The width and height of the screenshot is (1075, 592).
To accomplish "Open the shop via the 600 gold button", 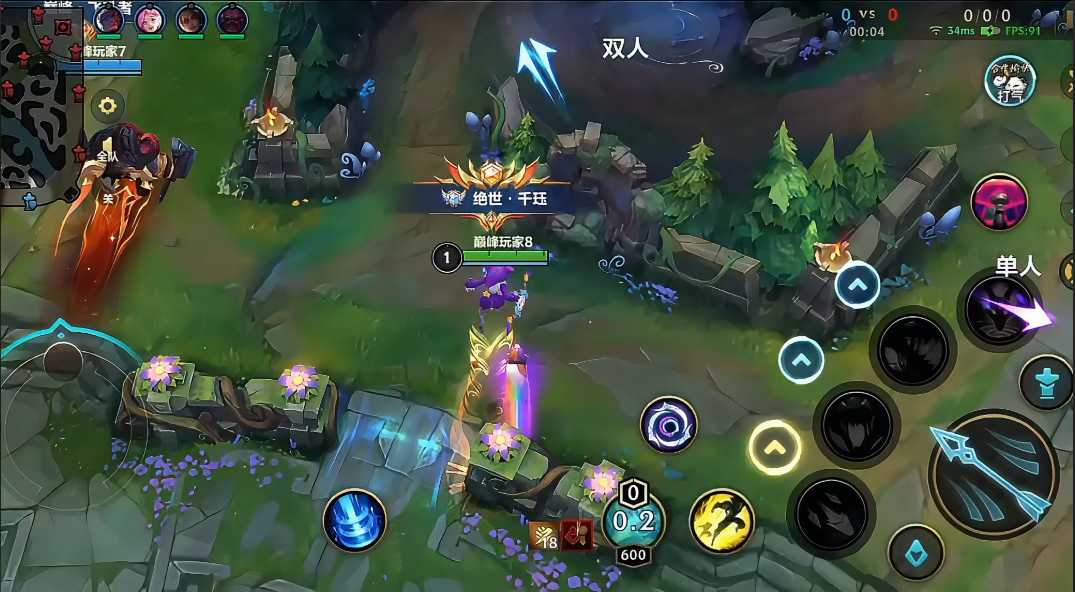I will point(634,554).
